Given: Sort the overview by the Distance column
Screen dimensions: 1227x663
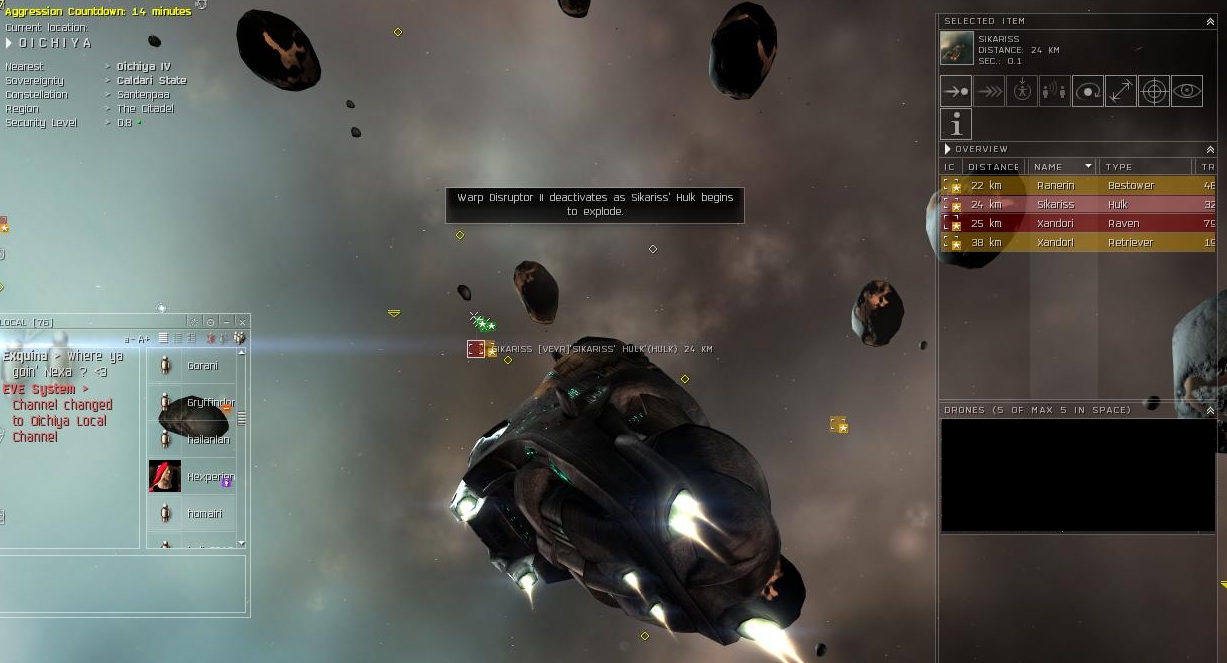Looking at the screenshot, I should click(x=993, y=167).
